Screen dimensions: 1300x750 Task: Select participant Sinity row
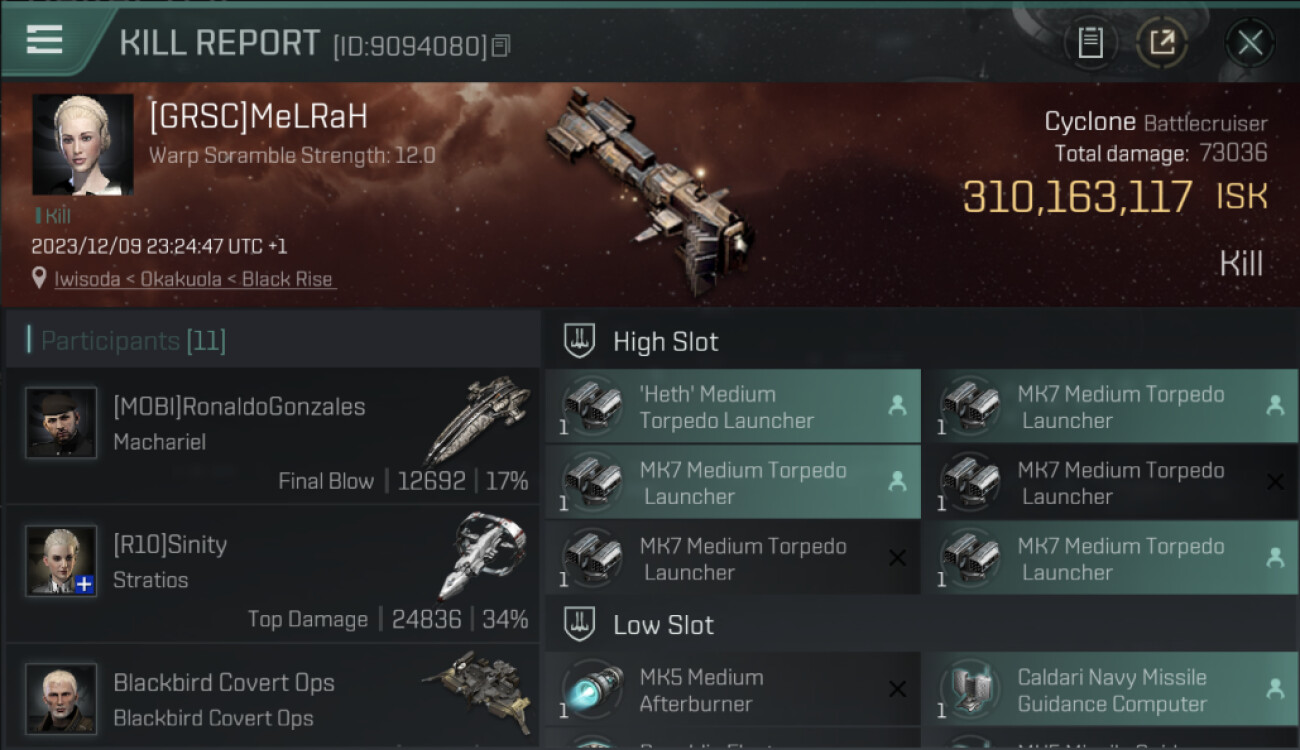272,575
